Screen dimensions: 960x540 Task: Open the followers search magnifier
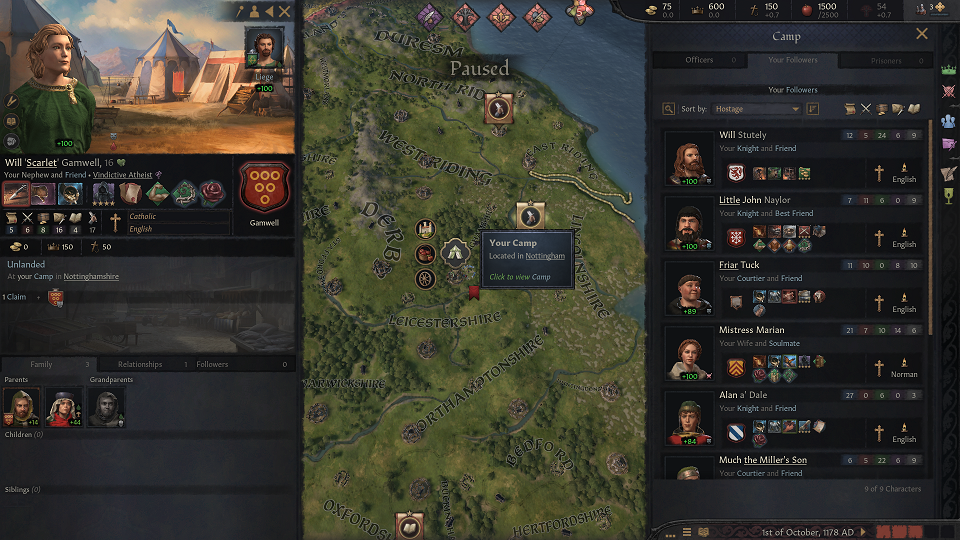[x=669, y=108]
